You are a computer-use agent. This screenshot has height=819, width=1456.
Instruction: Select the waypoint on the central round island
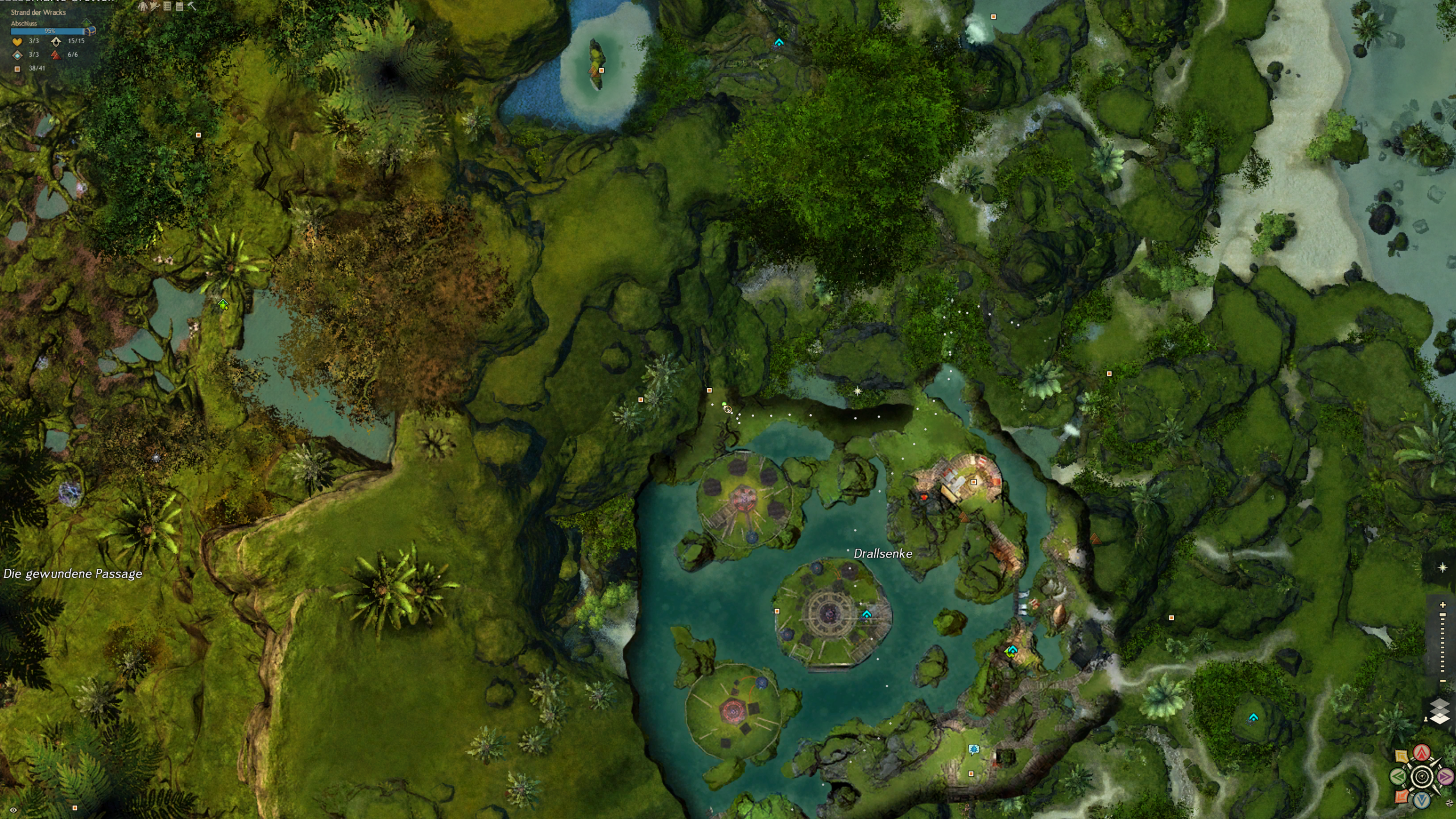866,614
